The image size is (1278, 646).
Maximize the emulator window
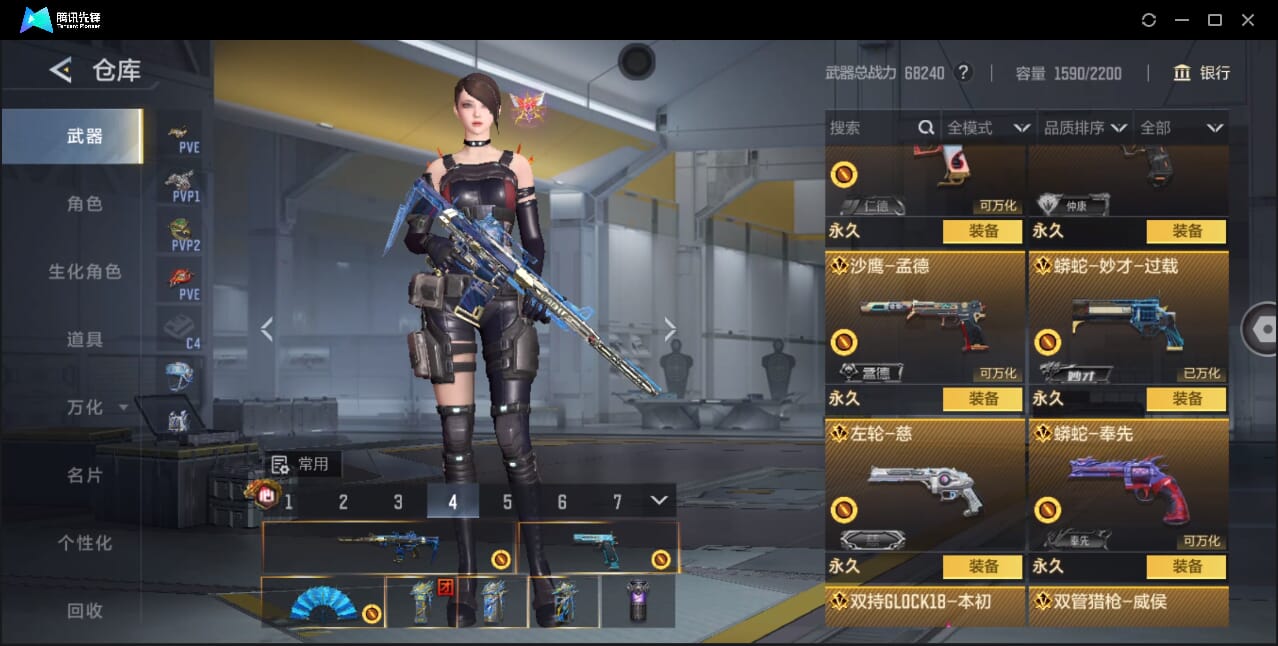click(1214, 20)
